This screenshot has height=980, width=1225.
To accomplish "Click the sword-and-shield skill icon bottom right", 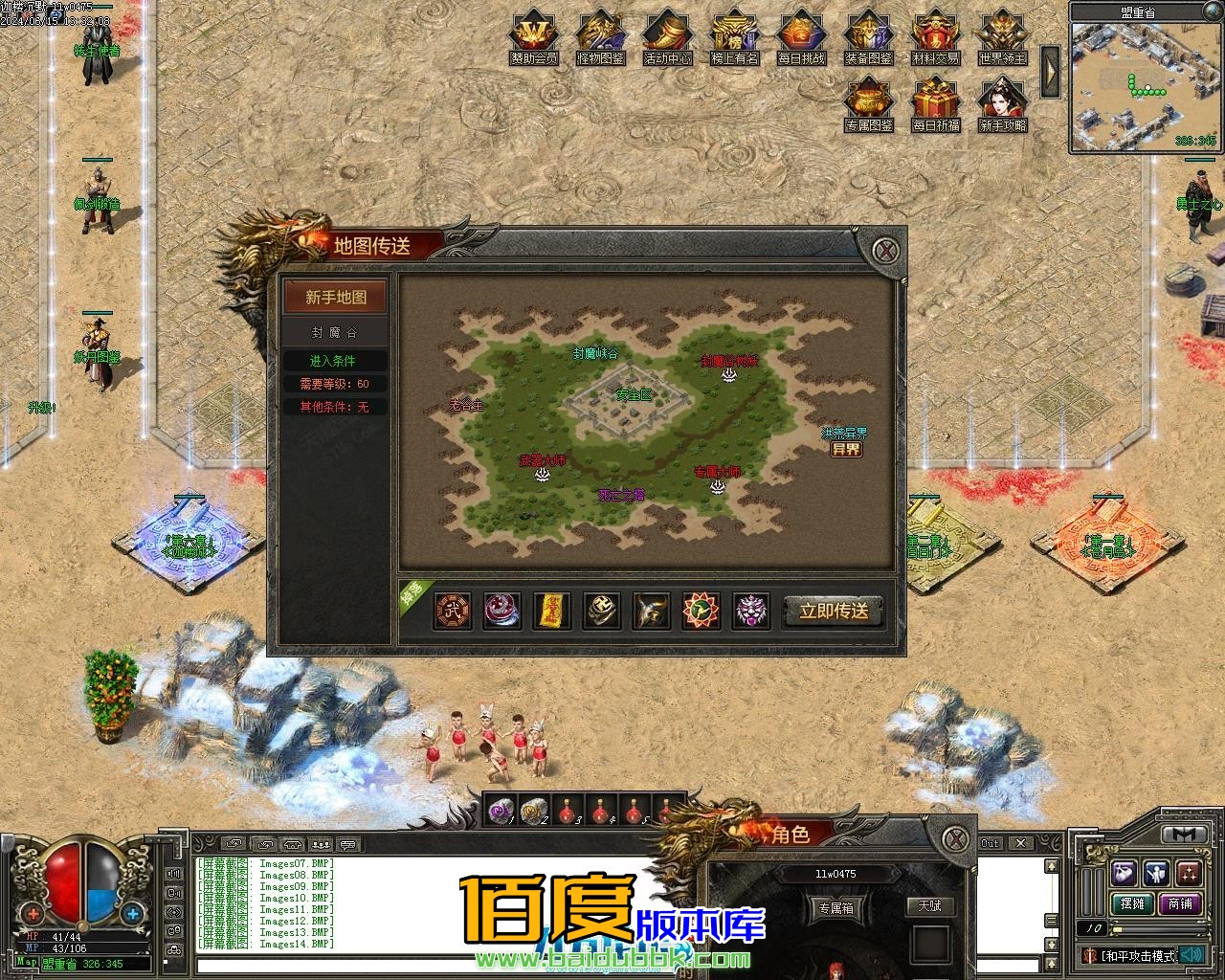I will pos(1155,874).
